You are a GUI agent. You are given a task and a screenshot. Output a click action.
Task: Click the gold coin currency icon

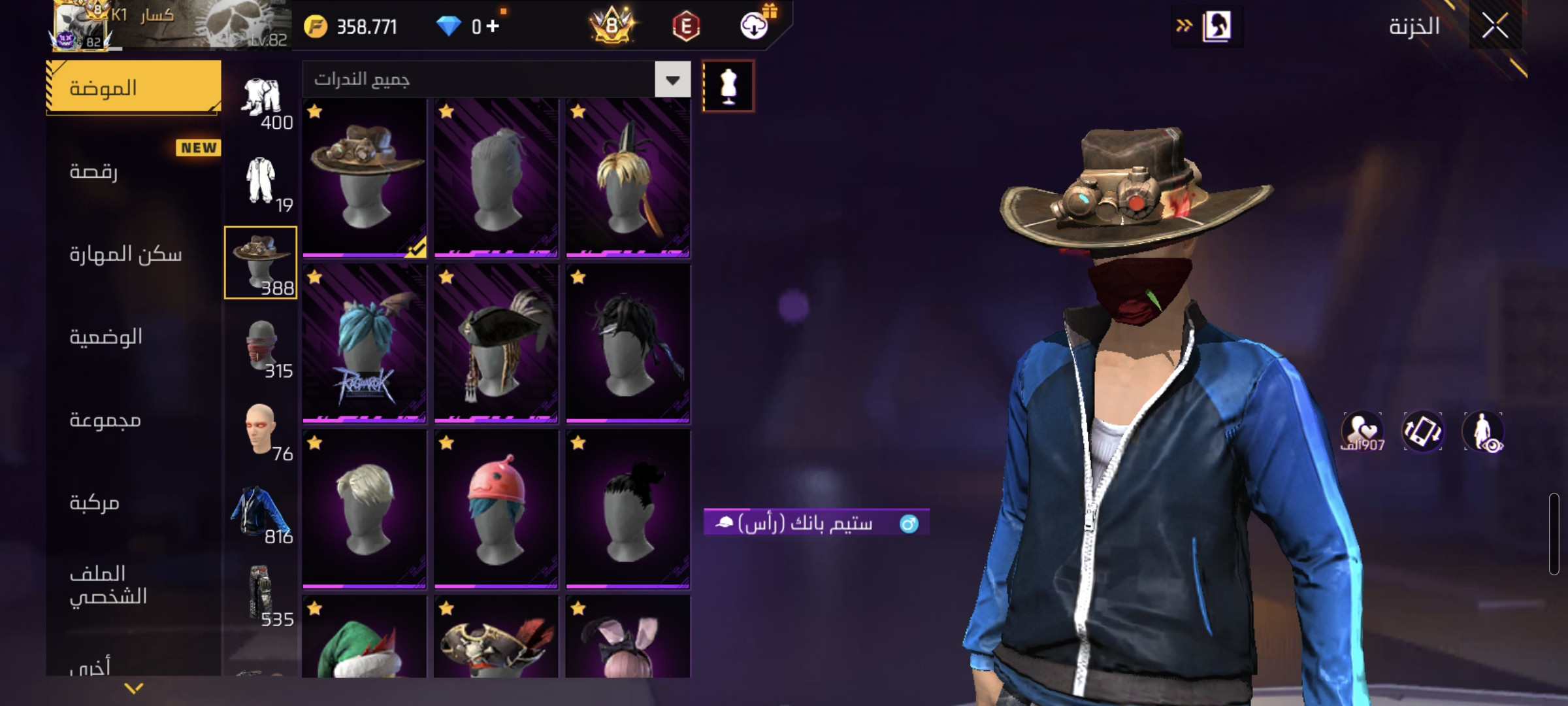pos(316,27)
